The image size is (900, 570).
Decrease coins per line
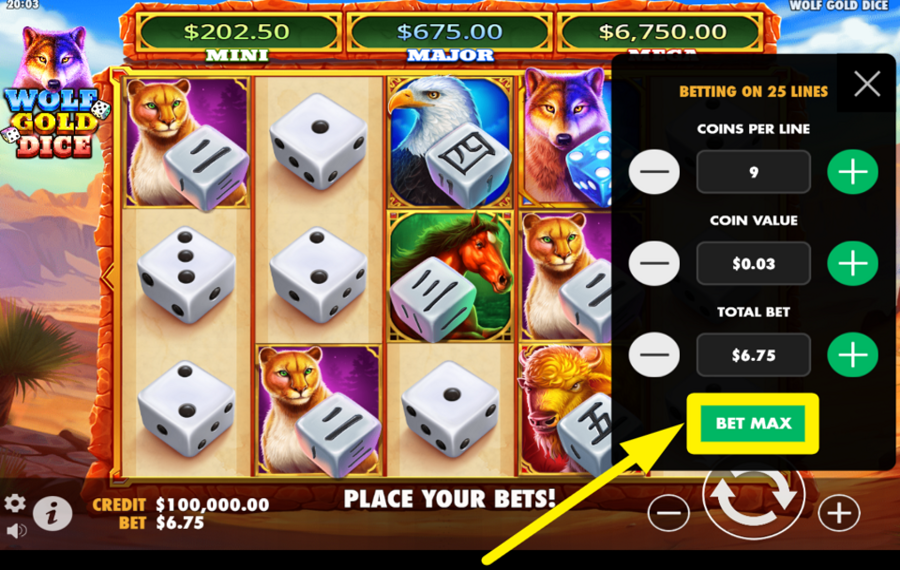tap(654, 172)
